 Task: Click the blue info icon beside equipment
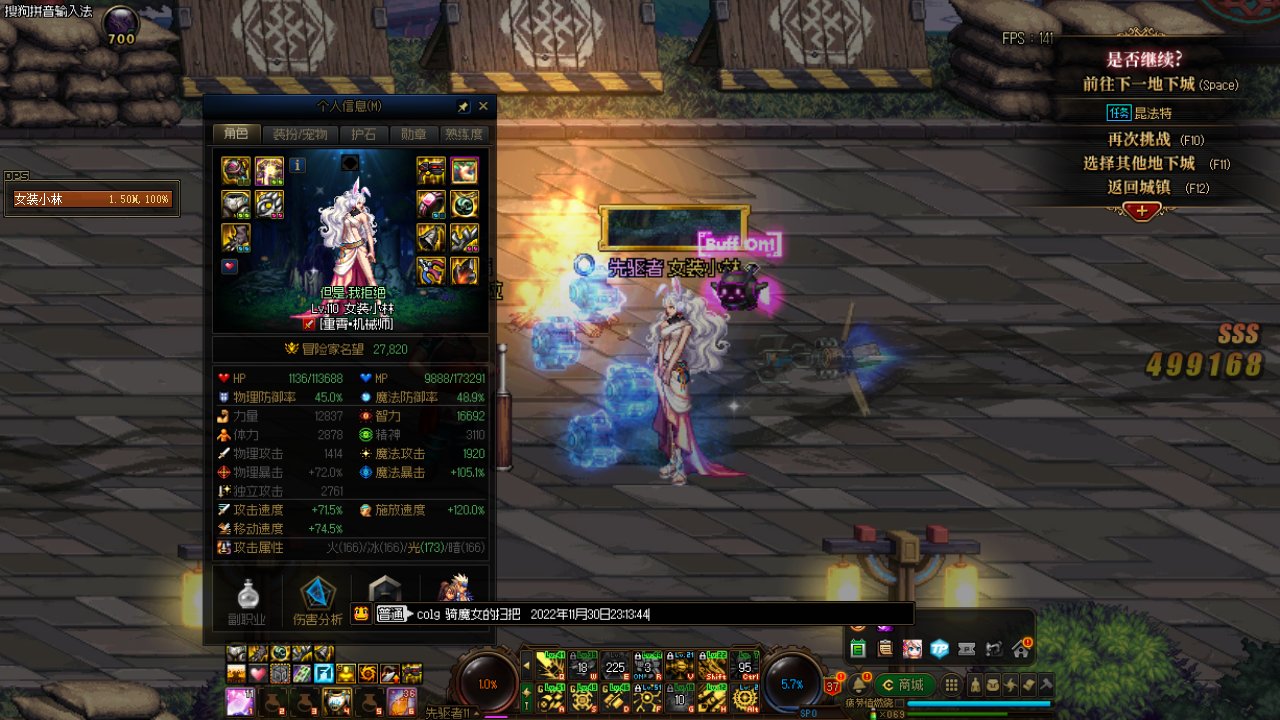(x=298, y=165)
